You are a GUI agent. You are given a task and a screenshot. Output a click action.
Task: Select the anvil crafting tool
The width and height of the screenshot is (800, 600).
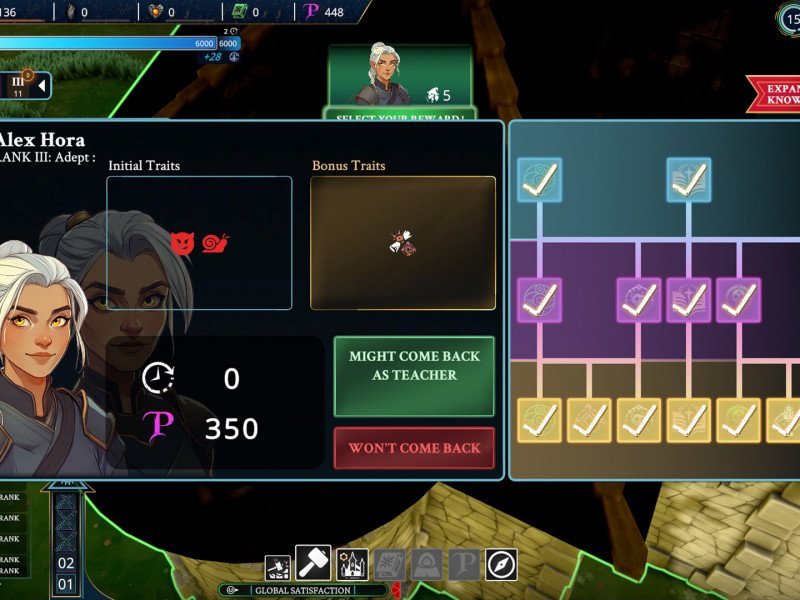pyautogui.click(x=278, y=568)
